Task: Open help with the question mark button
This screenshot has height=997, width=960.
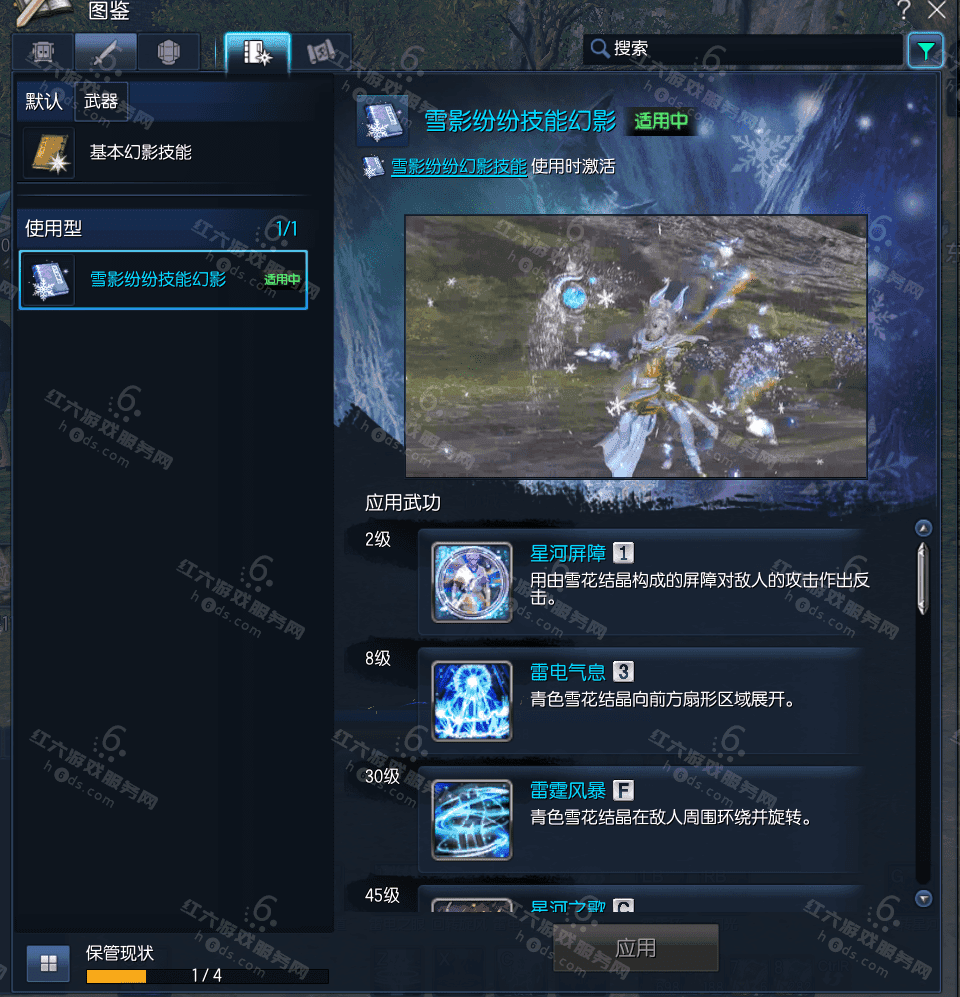Action: [x=904, y=11]
